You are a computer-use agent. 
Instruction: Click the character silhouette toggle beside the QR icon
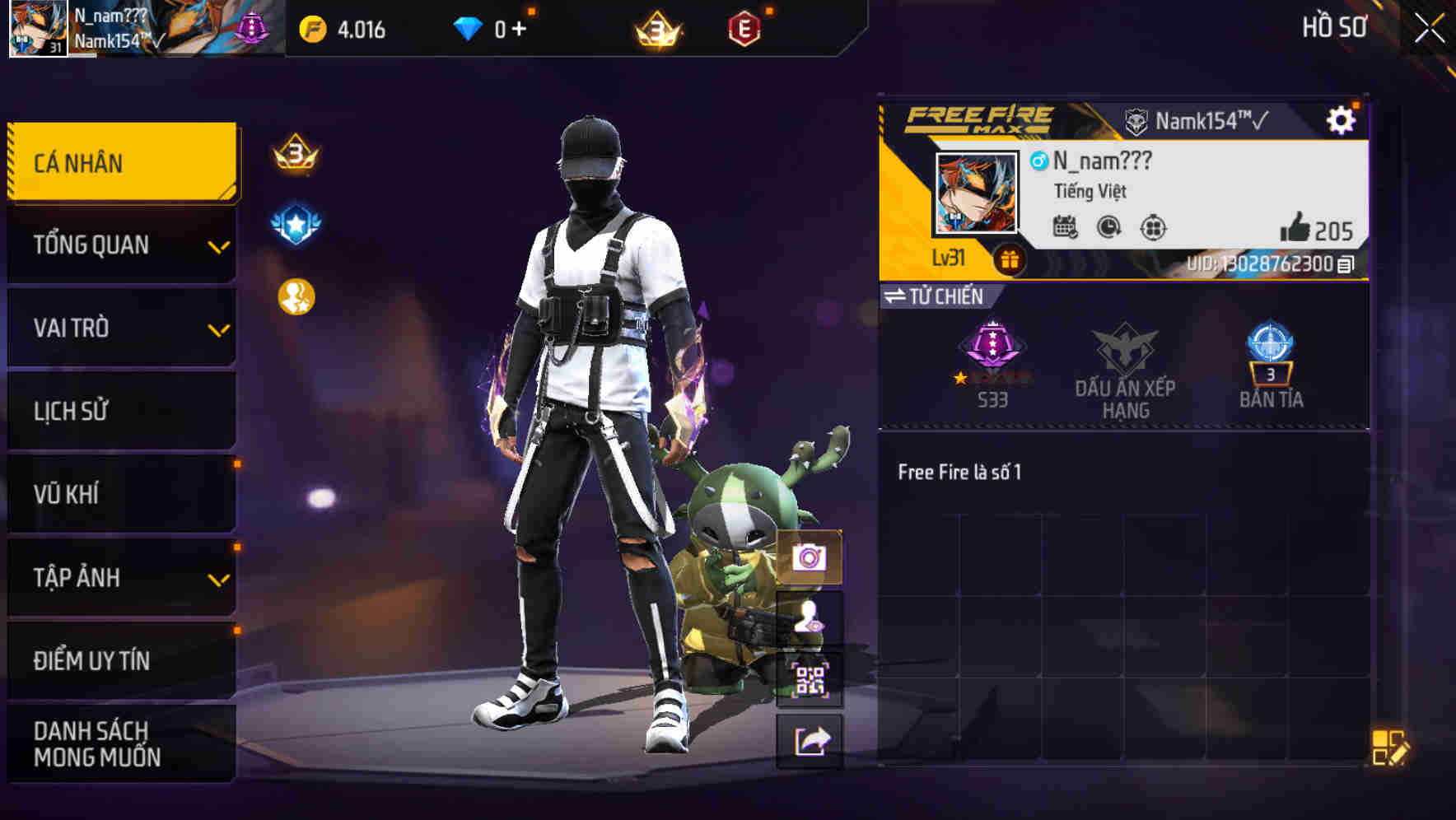810,618
